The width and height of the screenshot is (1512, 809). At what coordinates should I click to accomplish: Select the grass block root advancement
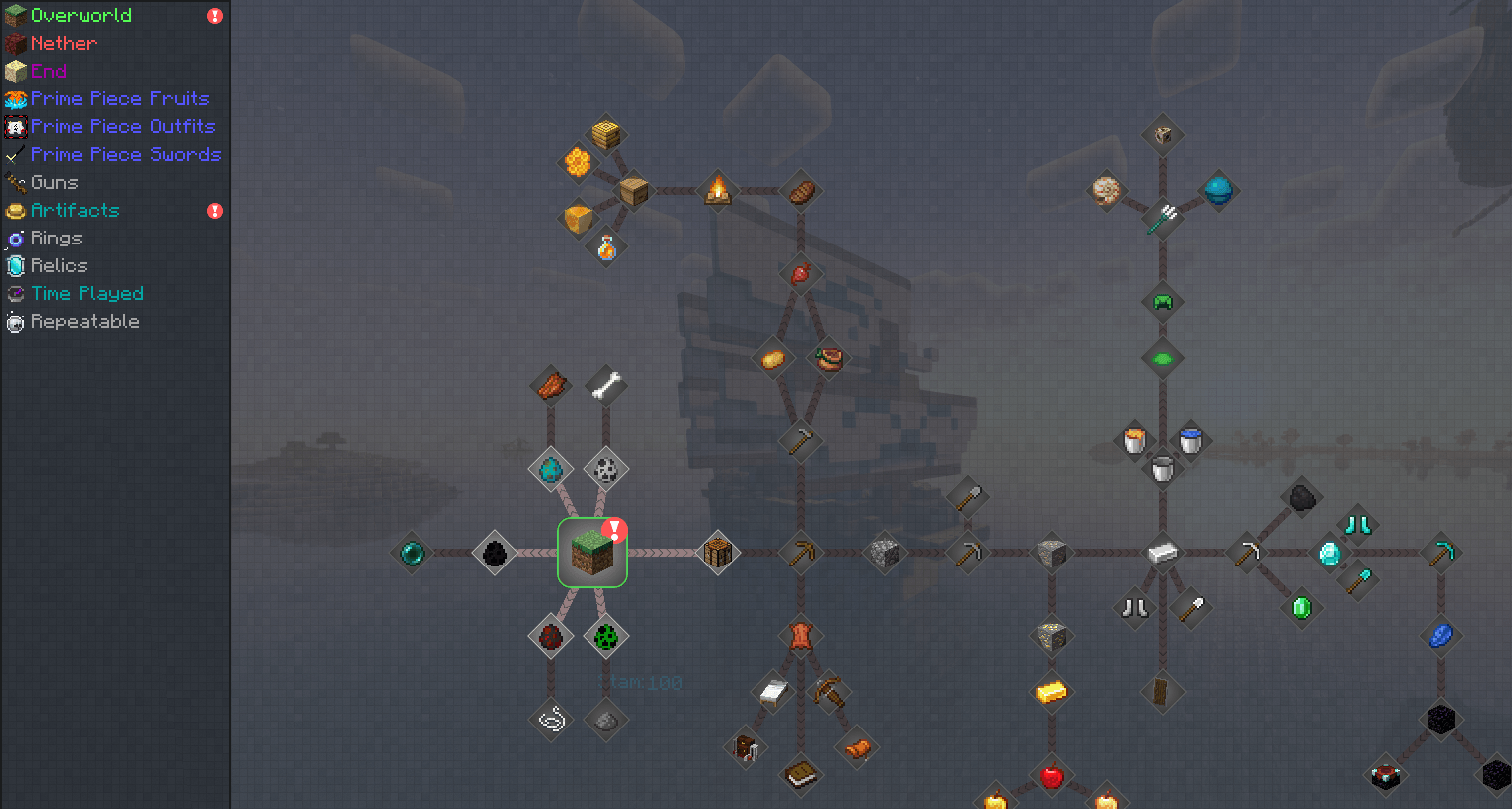click(592, 553)
